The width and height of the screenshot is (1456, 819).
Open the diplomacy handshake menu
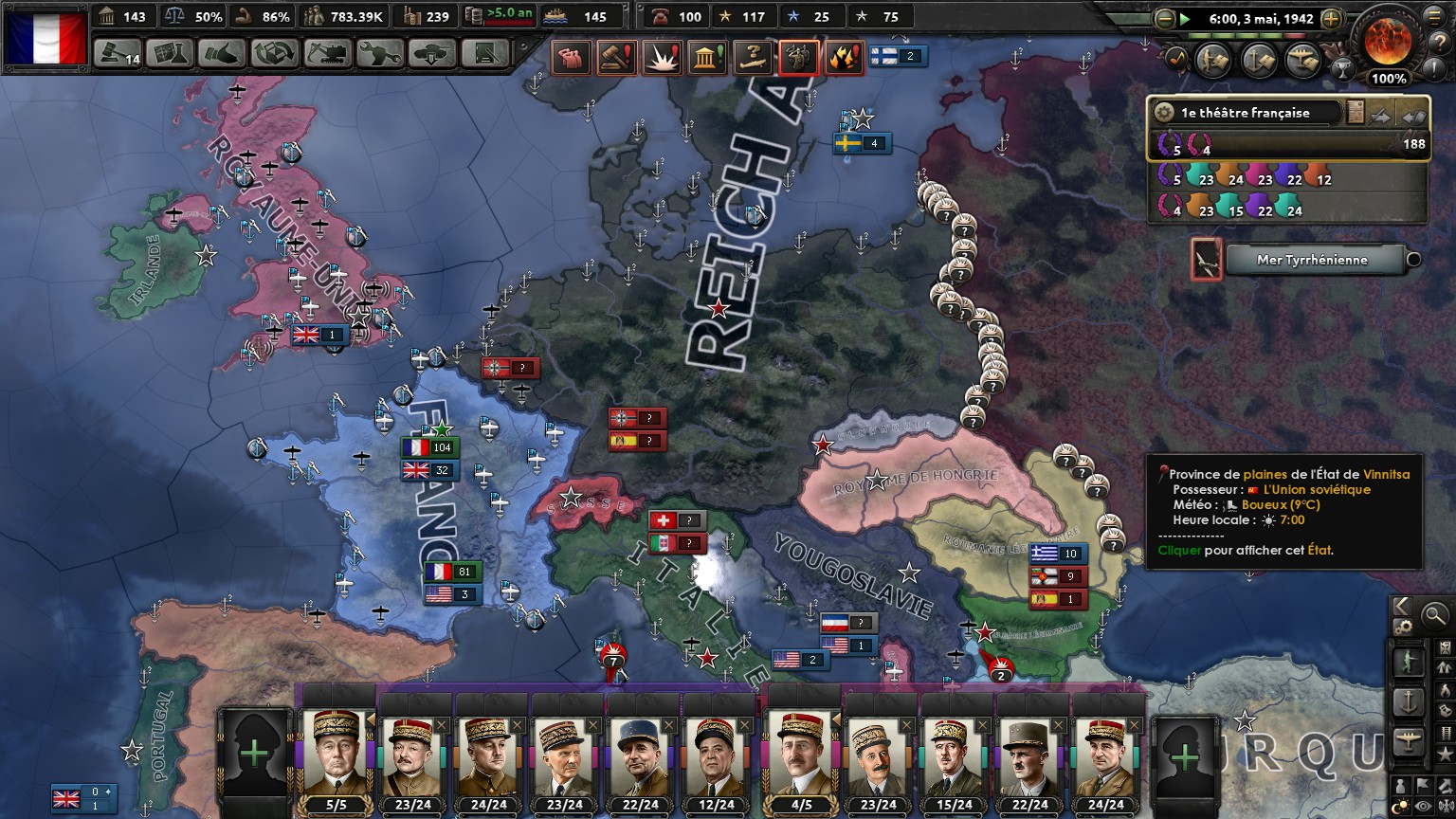click(x=222, y=54)
